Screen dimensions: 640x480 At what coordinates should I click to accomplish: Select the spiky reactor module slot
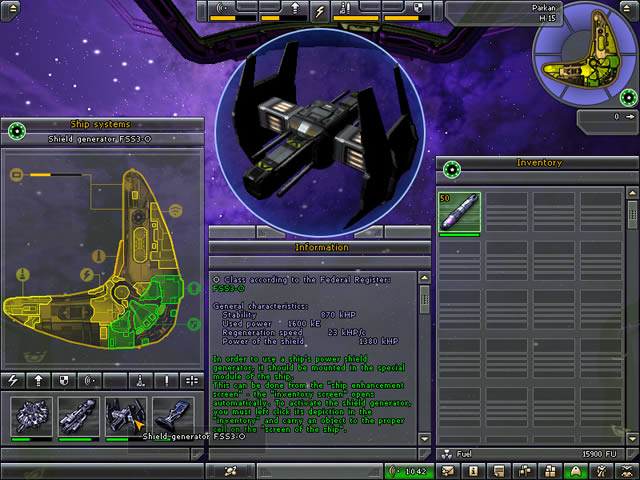click(x=31, y=416)
